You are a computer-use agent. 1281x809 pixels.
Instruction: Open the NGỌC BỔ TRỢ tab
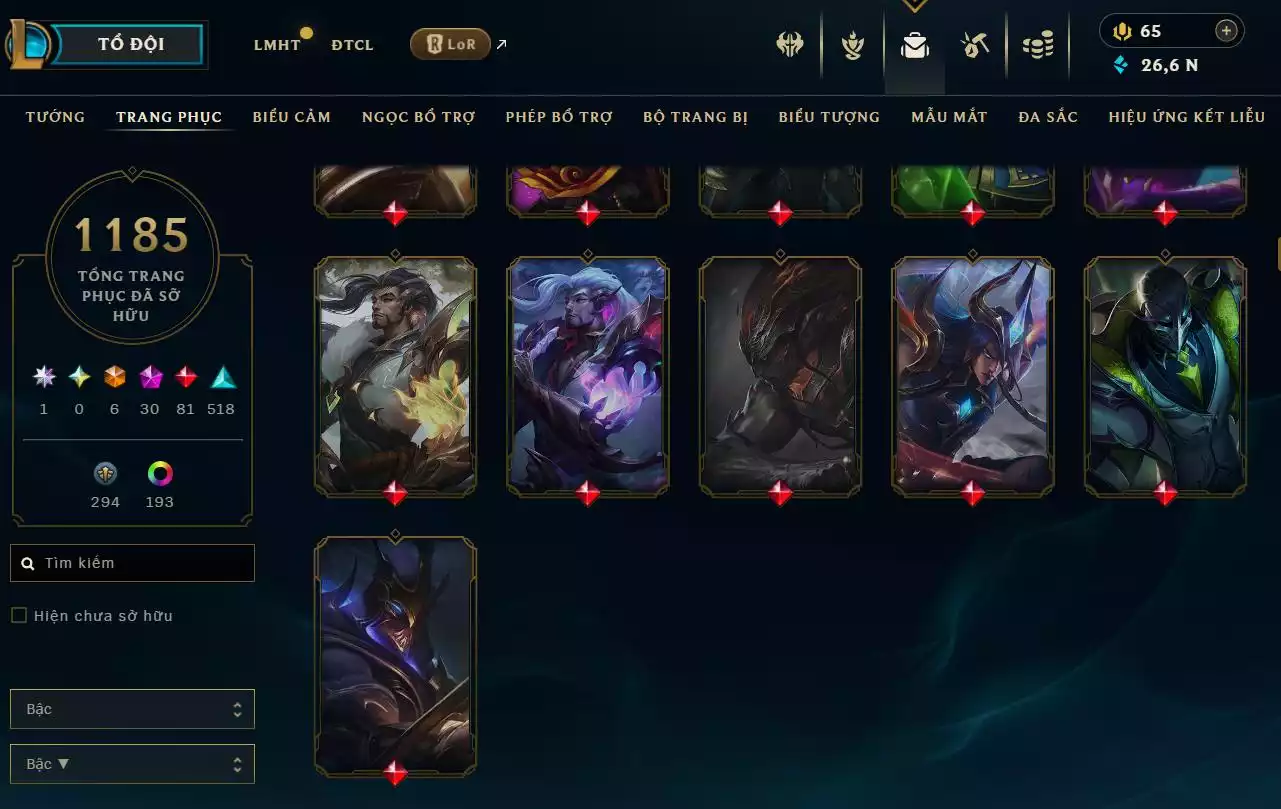pos(418,117)
